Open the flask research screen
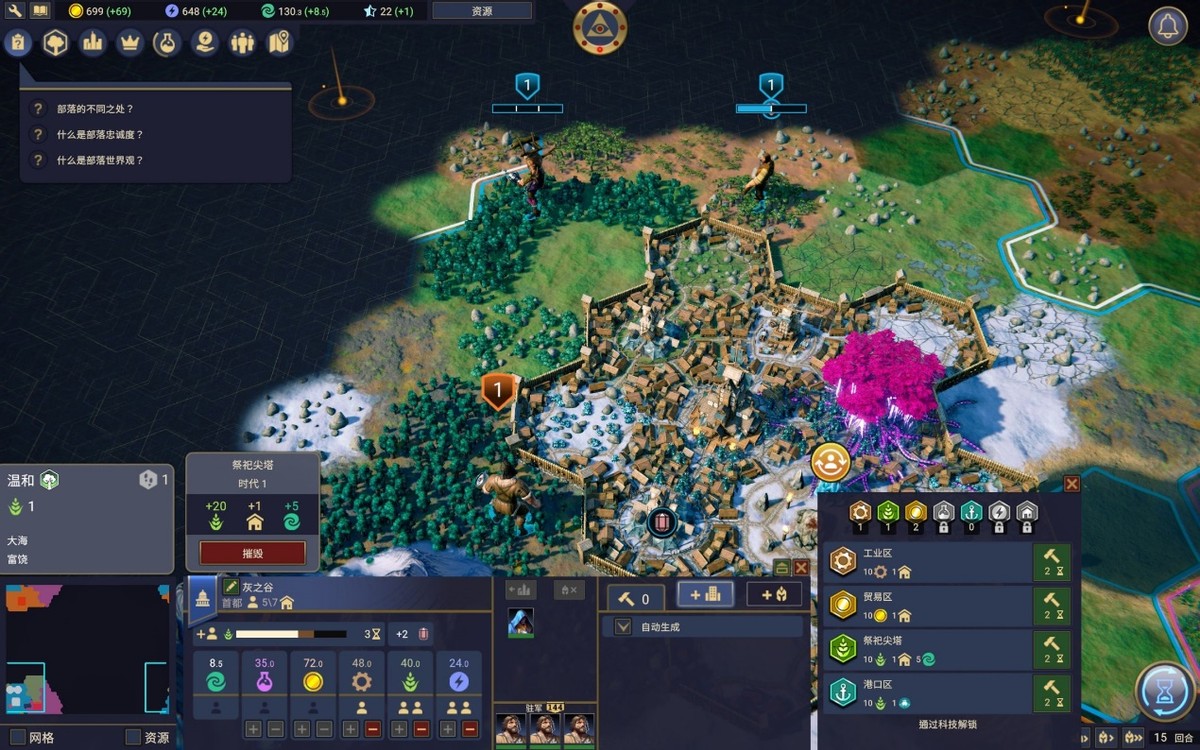This screenshot has height=750, width=1200. (166, 42)
